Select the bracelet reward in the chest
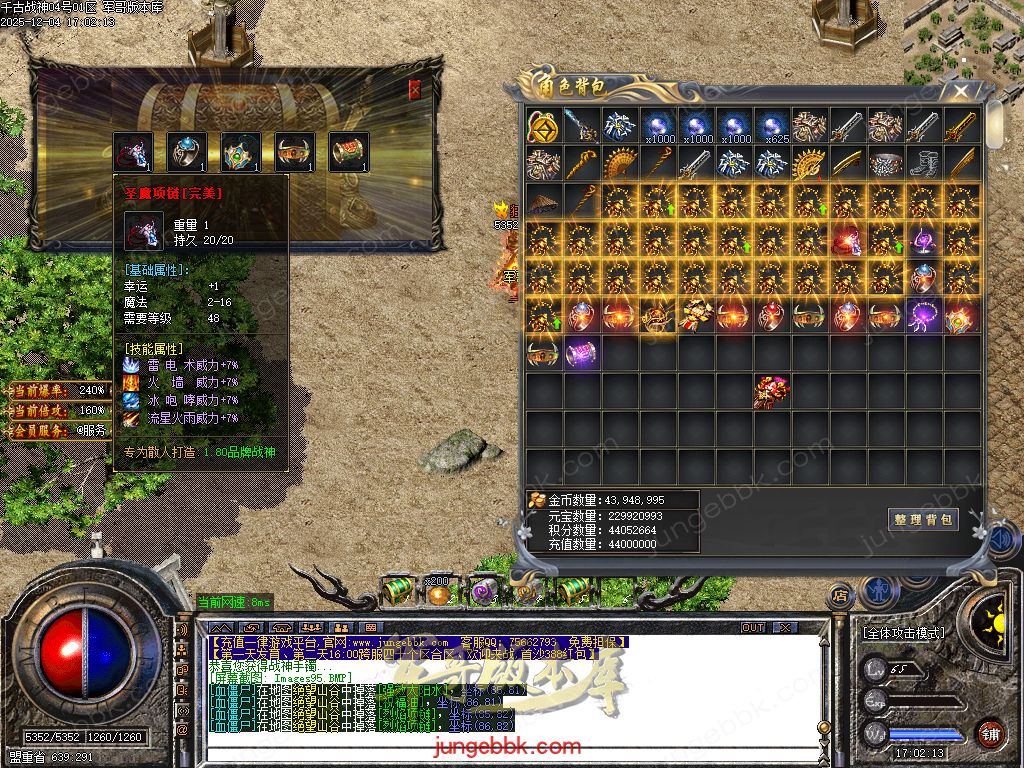1024x768 pixels. 295,152
